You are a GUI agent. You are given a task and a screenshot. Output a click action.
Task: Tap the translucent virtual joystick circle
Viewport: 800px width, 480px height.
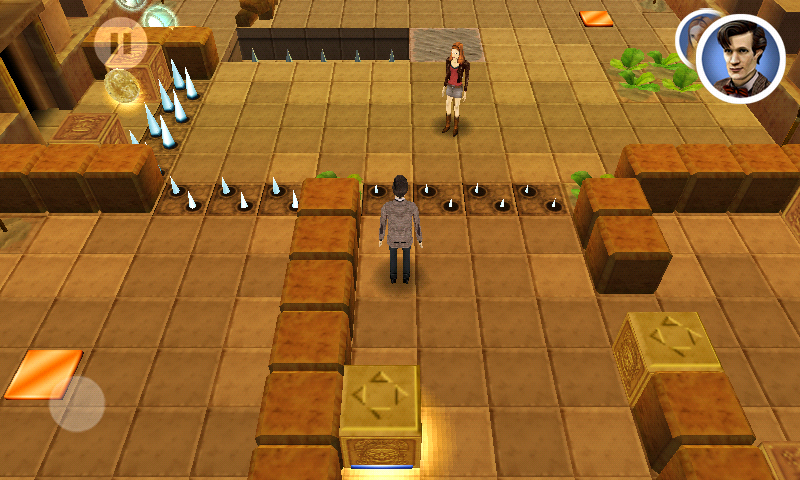coord(77,403)
